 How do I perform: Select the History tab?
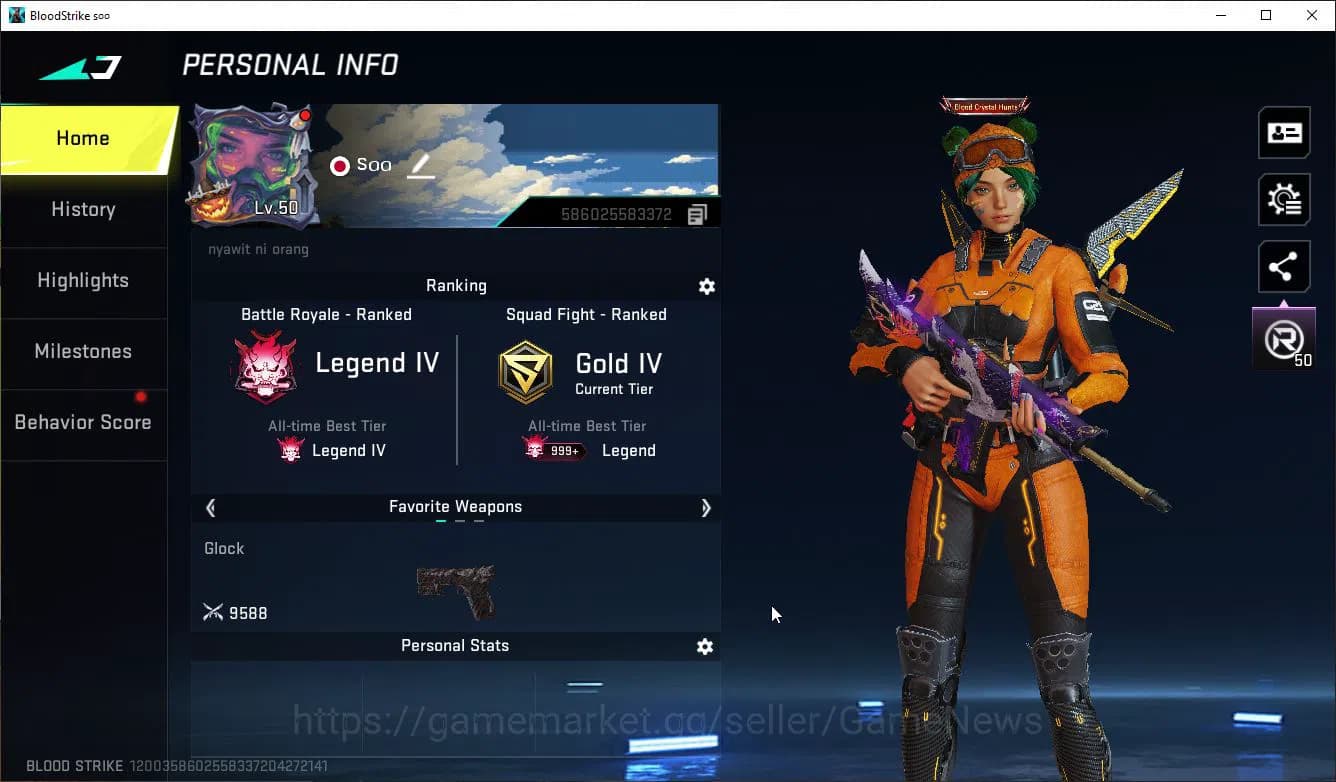click(83, 210)
